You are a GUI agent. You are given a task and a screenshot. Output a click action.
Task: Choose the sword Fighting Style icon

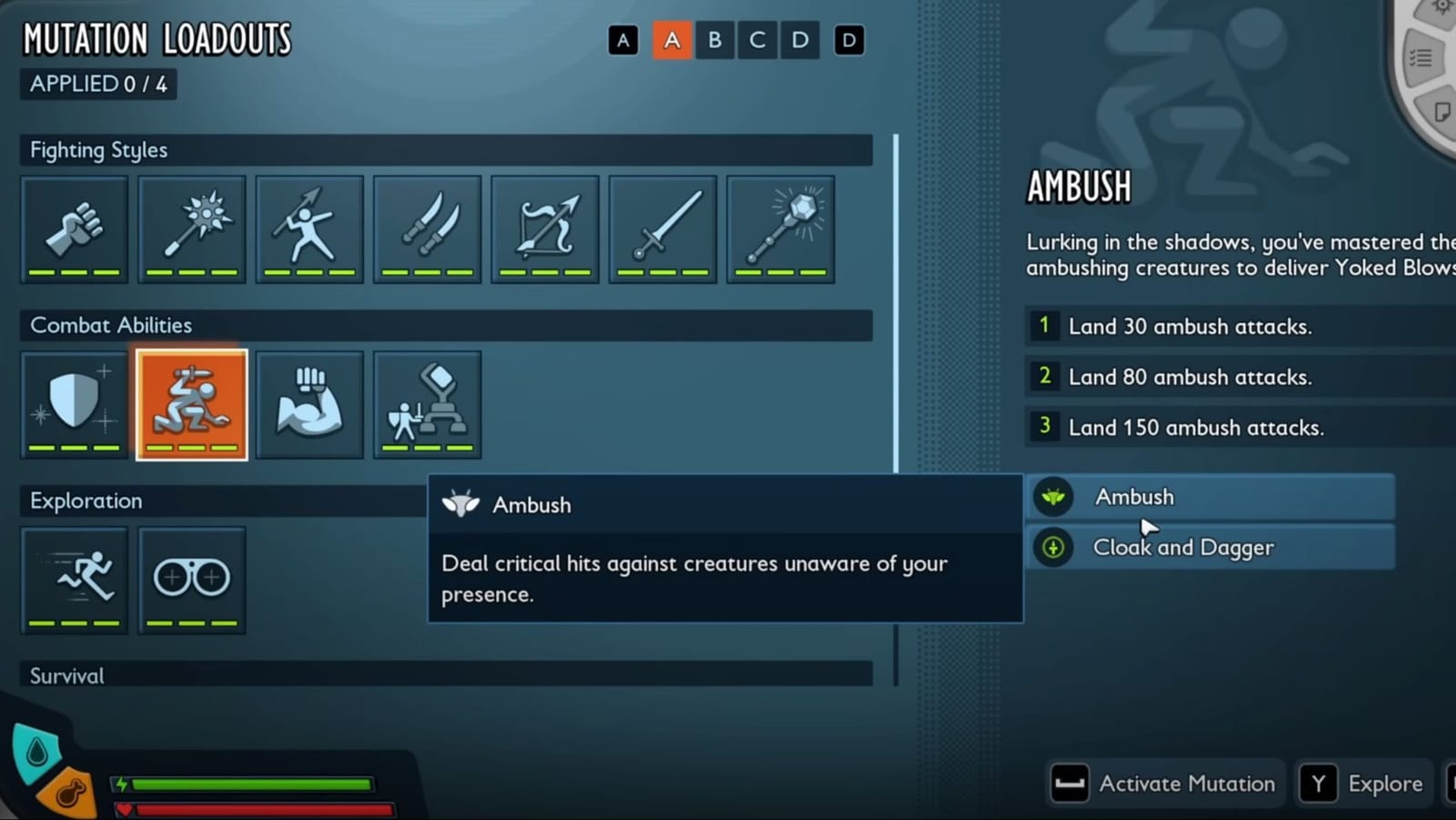pos(662,228)
